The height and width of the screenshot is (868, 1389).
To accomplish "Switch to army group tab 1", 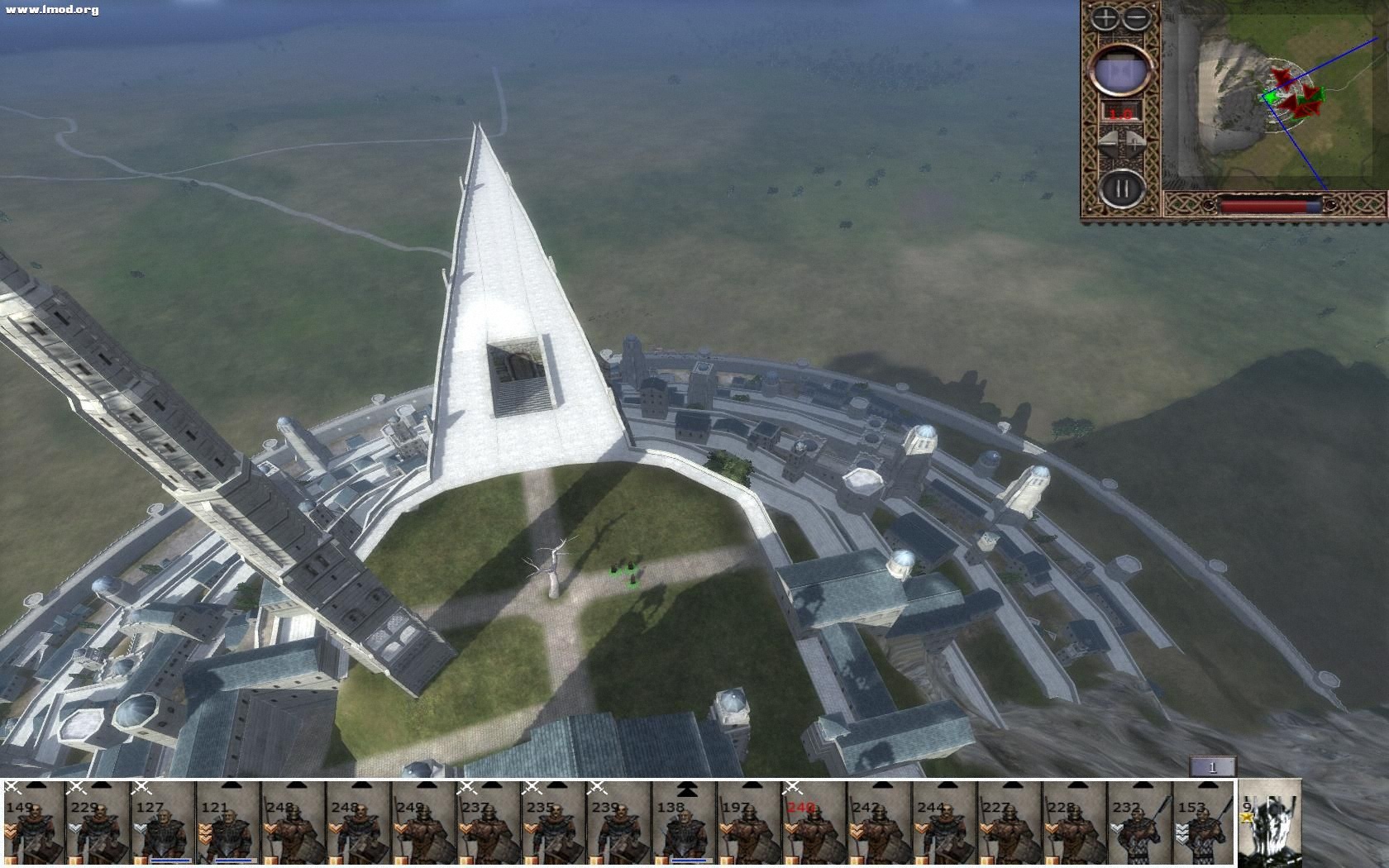I will pos(1212,767).
